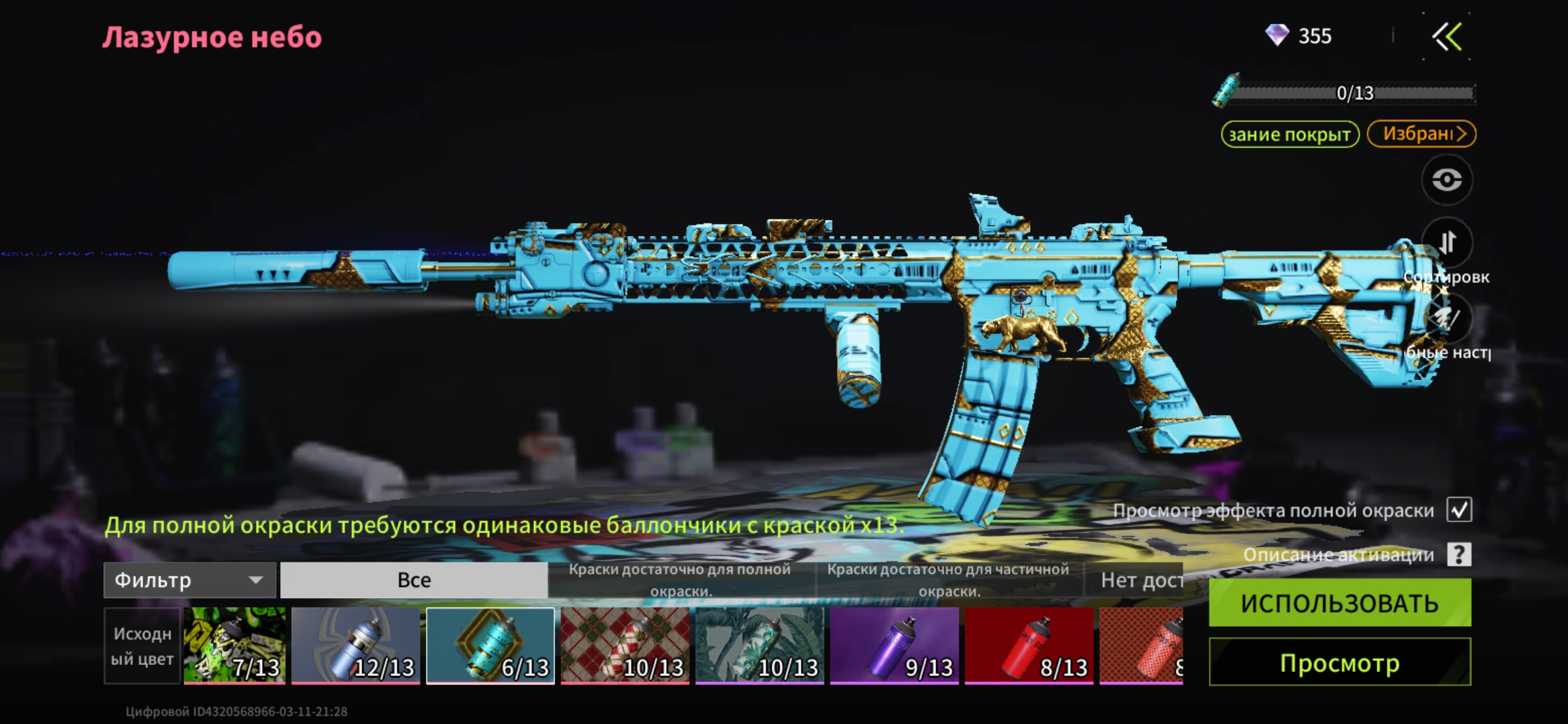Select the tropical leaf spray can 10/13
Screen dimensions: 1568x724
(759, 646)
